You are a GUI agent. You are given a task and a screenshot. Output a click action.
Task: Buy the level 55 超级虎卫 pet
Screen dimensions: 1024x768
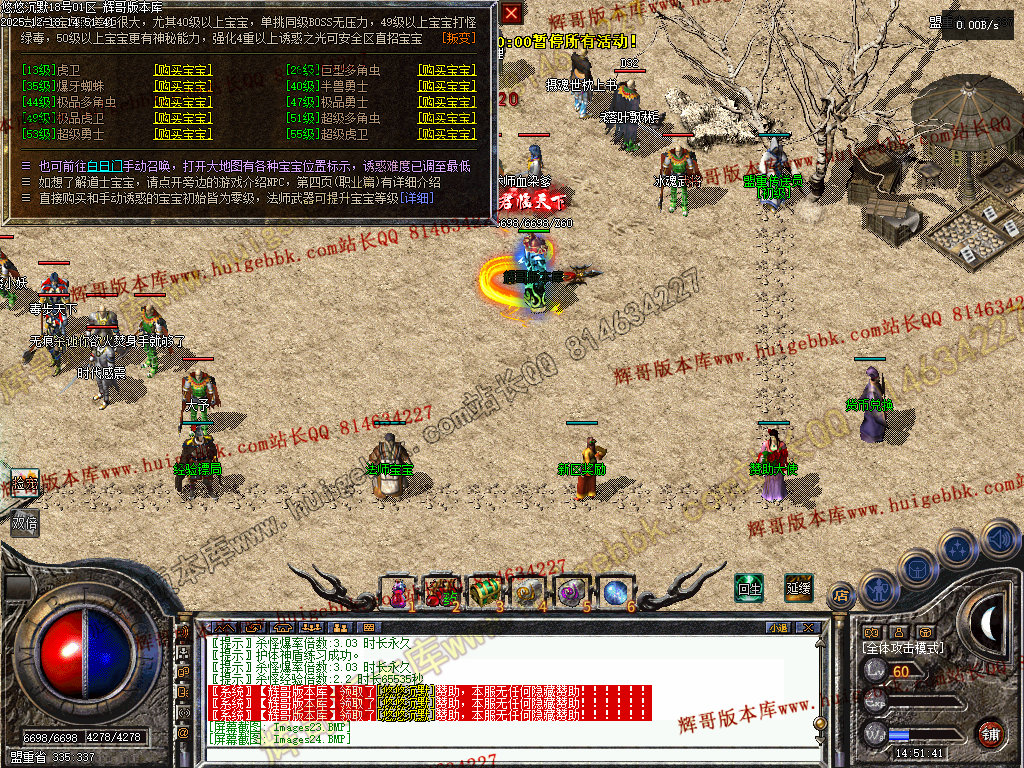tap(447, 134)
